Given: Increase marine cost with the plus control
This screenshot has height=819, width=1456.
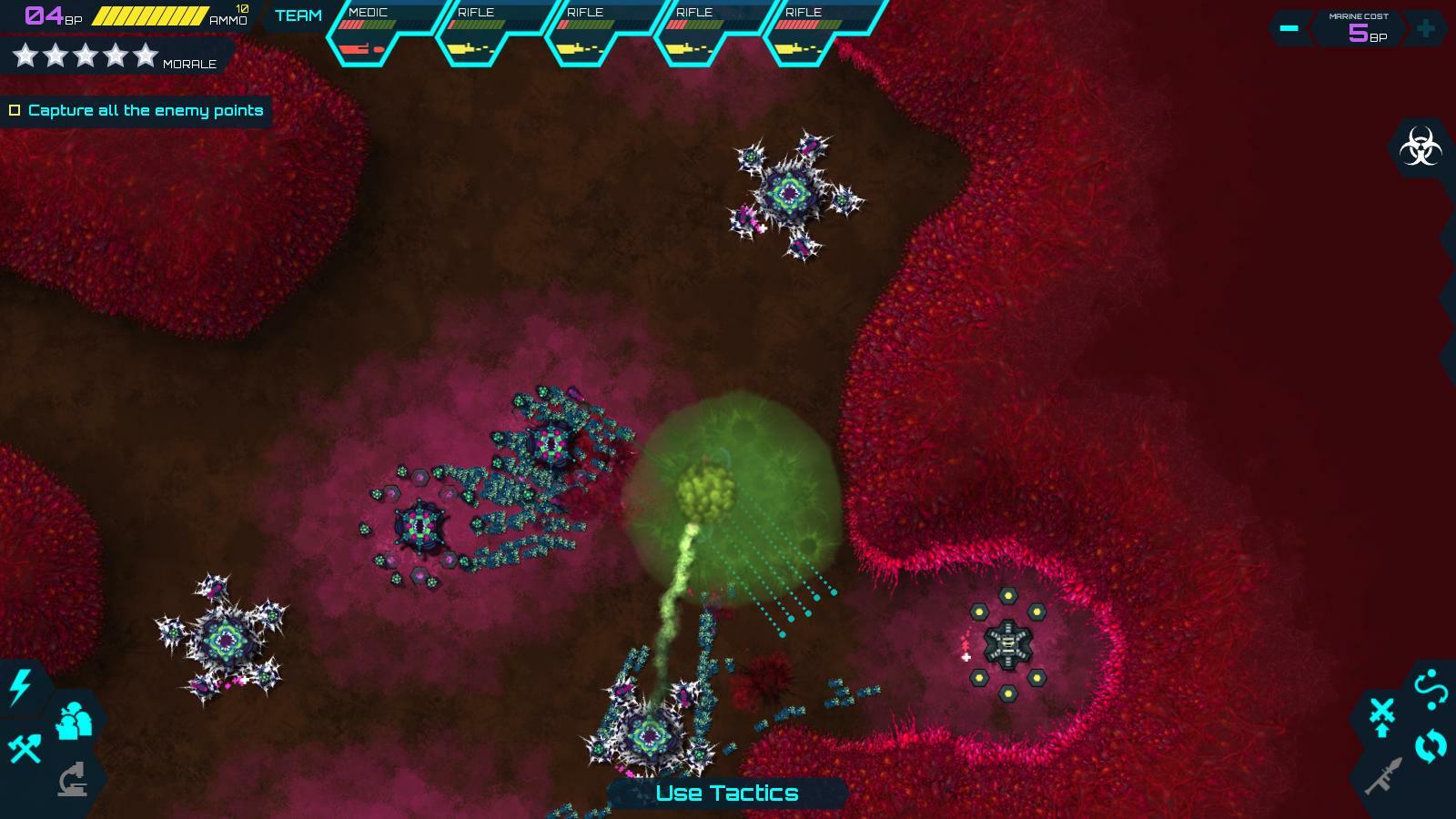Looking at the screenshot, I should 1424,28.
